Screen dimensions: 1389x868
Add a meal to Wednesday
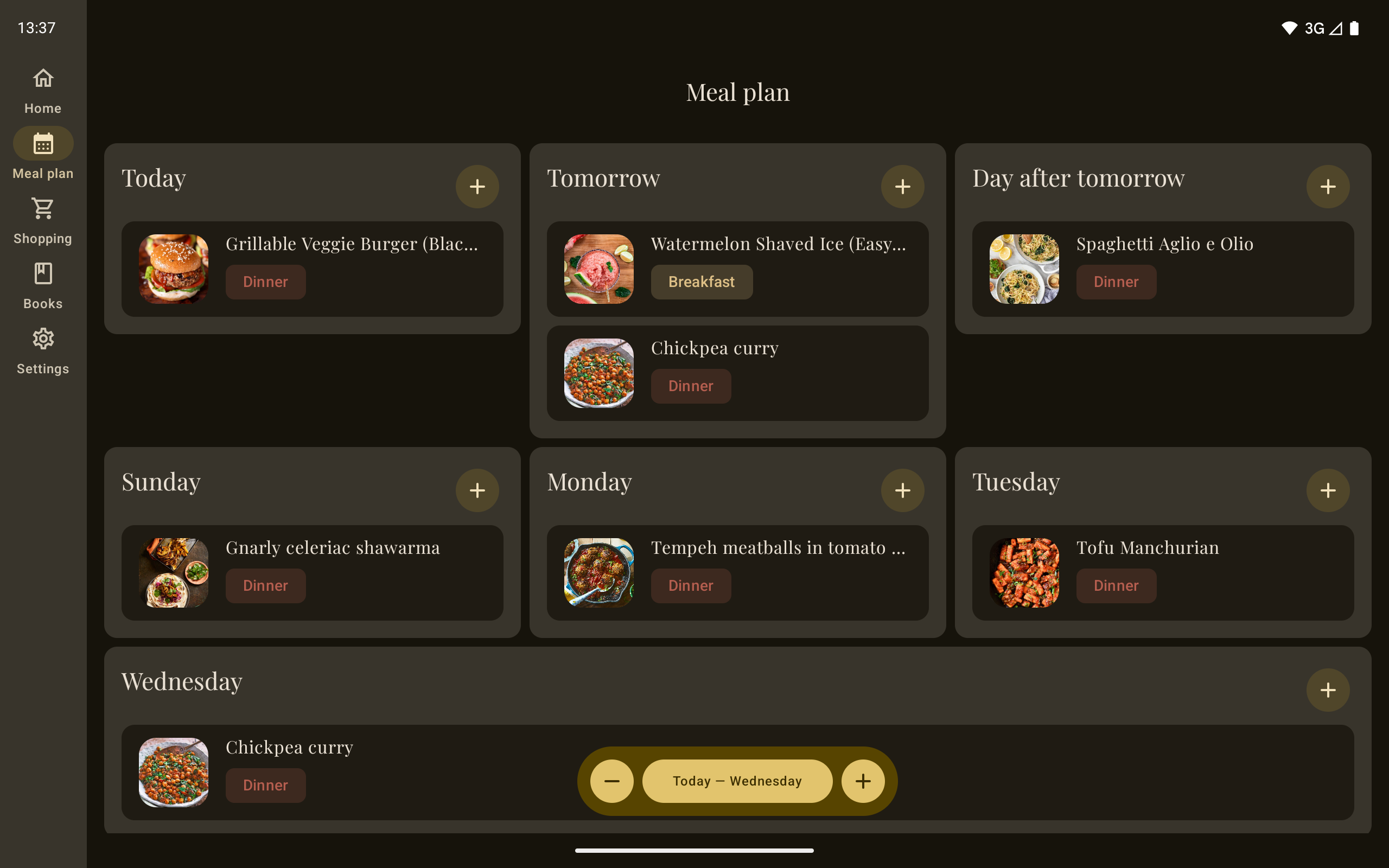pyautogui.click(x=1328, y=690)
